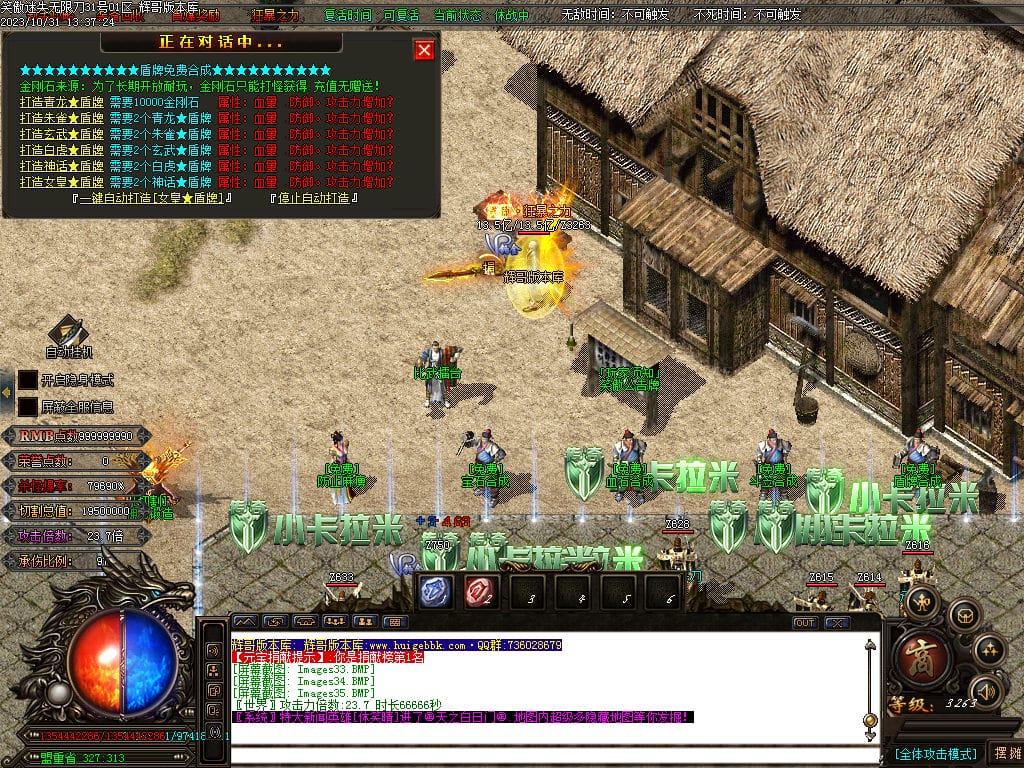Close the chat panel with its X button
1024x768 pixels.
click(836, 622)
